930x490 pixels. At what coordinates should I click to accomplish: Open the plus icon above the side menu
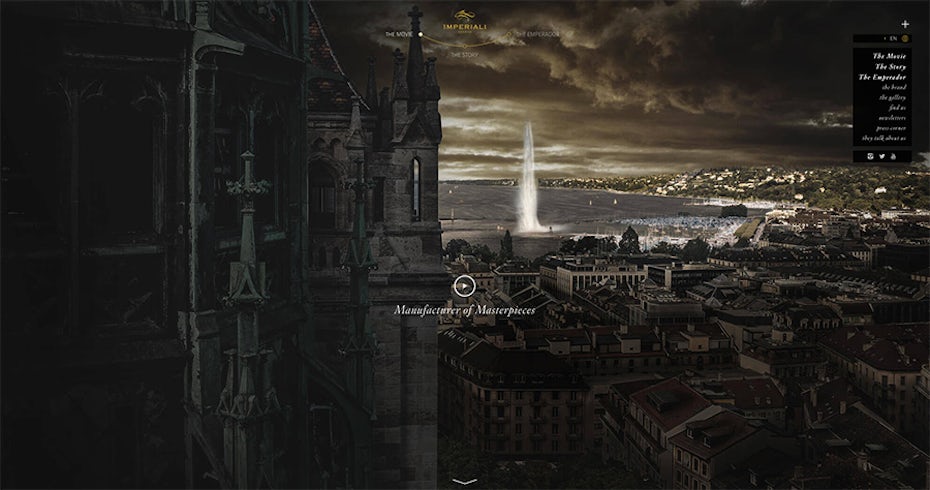click(x=905, y=23)
